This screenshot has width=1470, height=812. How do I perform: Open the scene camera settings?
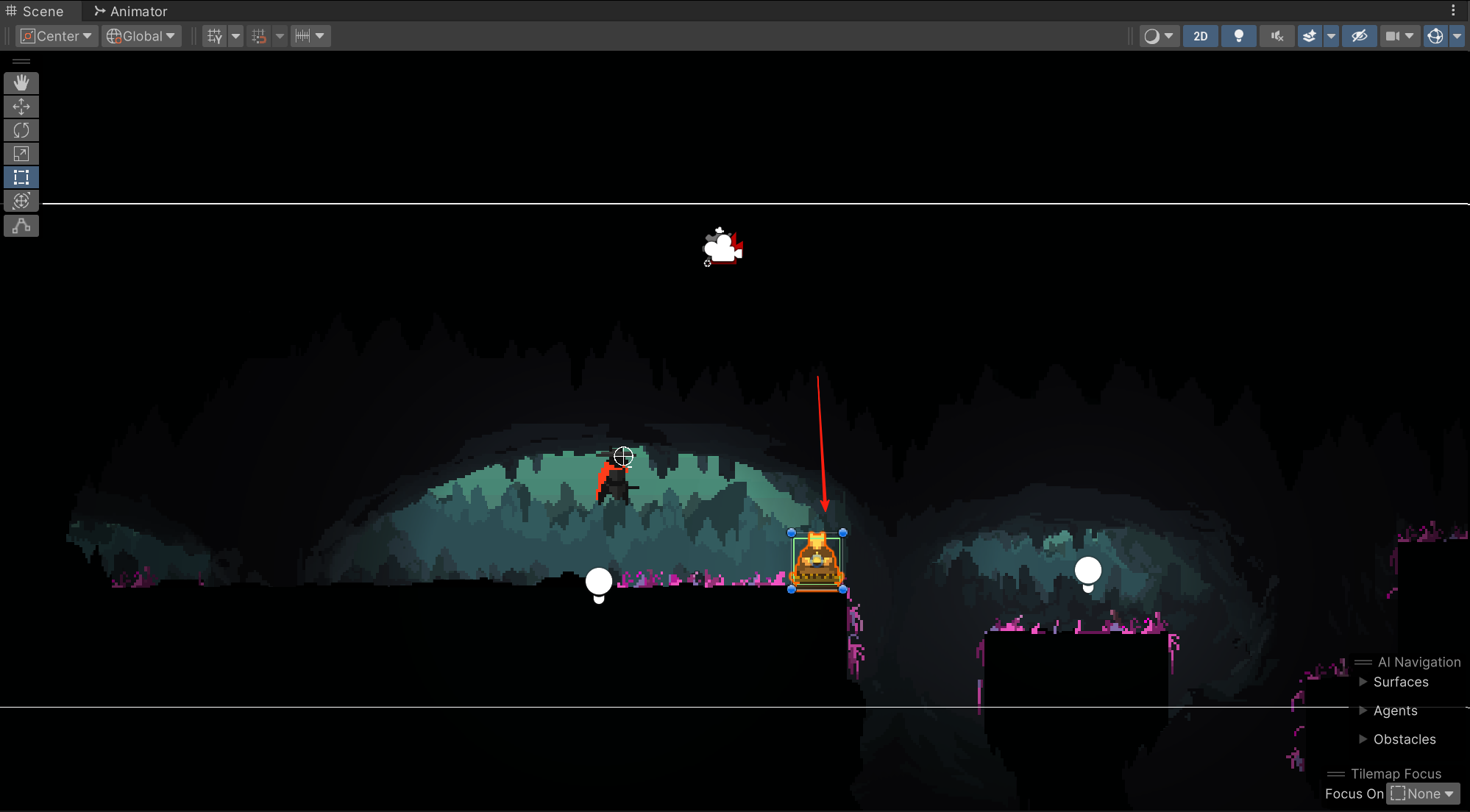(1399, 36)
